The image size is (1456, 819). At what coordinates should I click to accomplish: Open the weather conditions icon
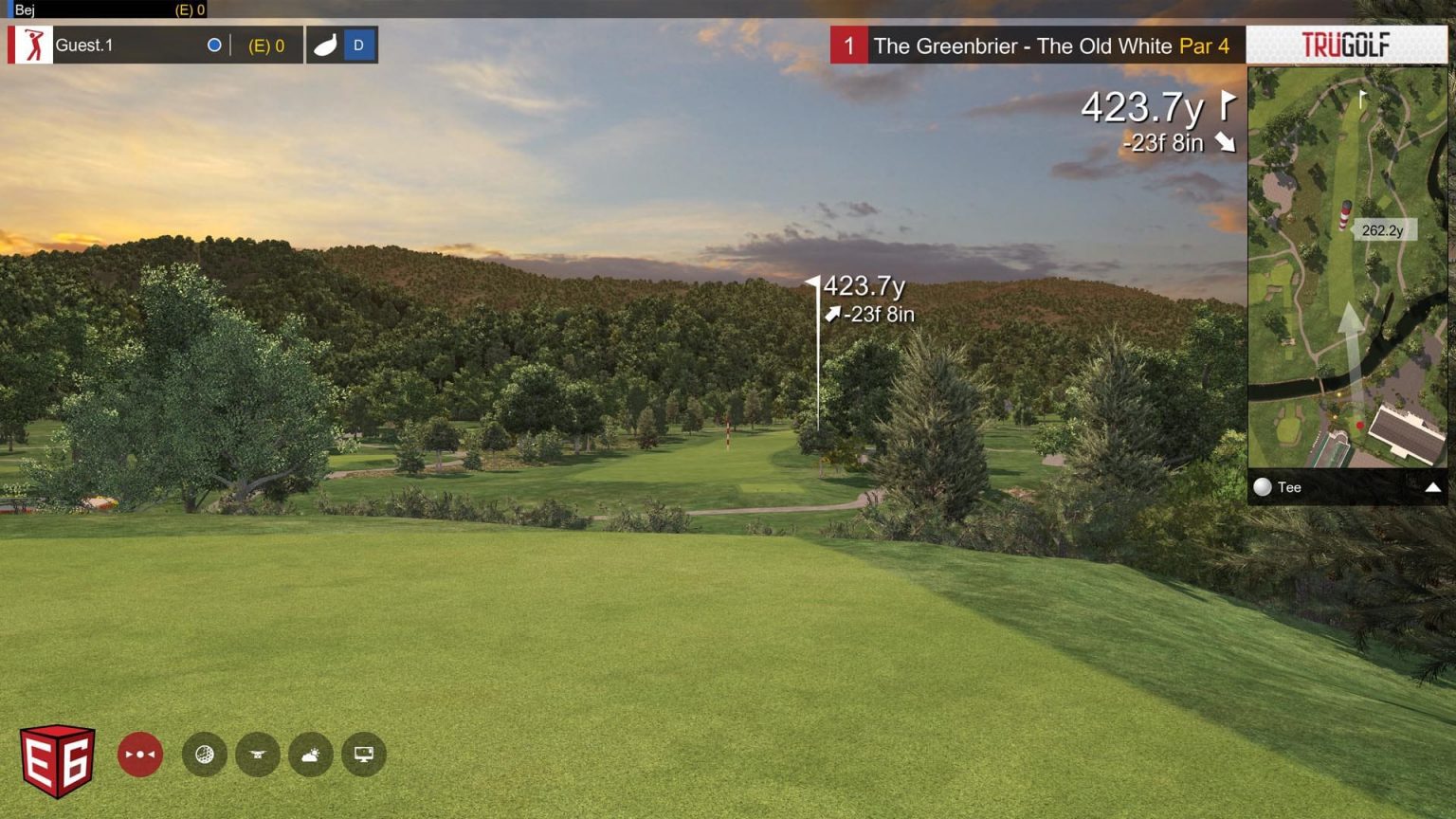click(310, 754)
